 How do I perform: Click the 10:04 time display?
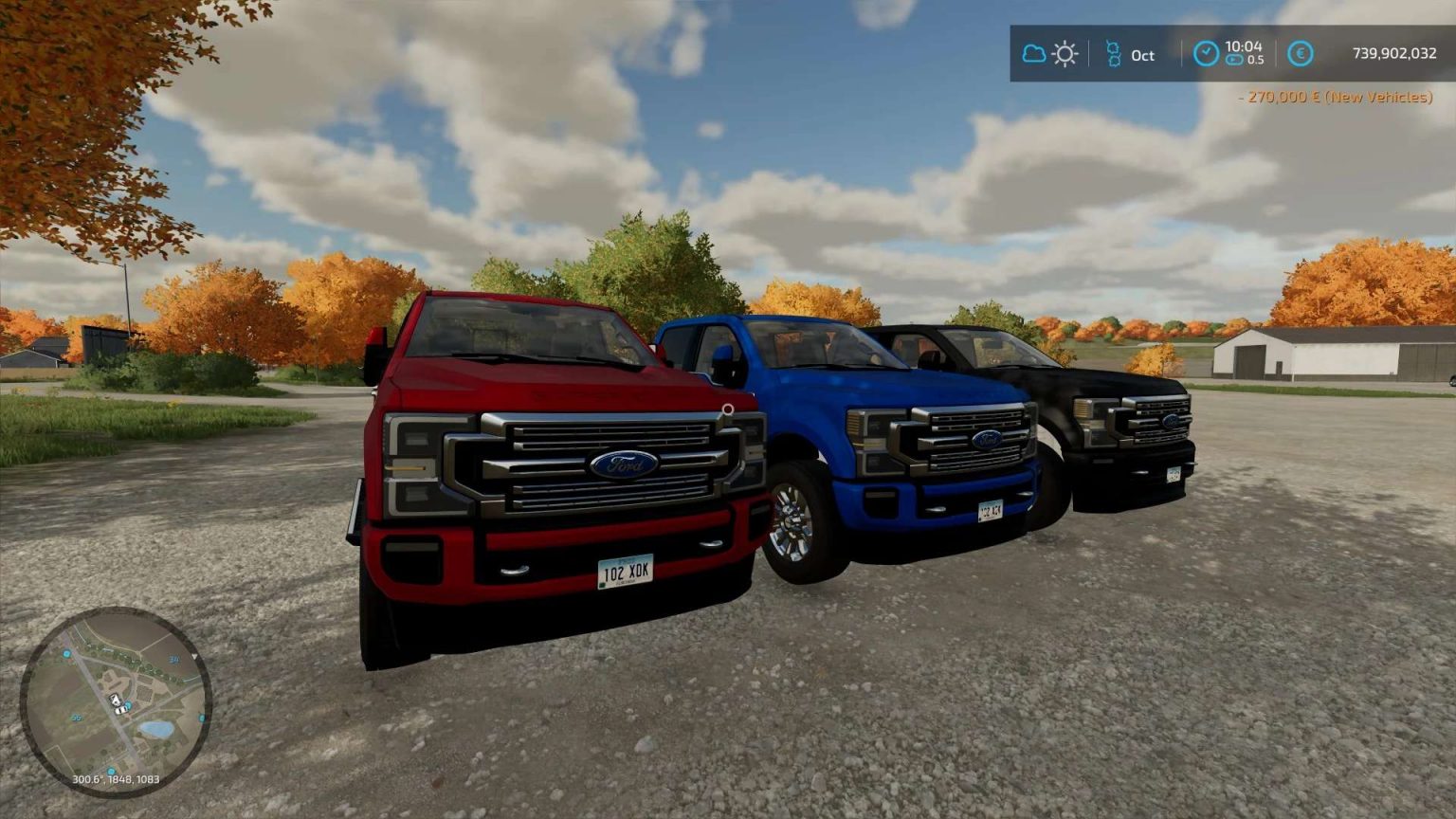point(1244,47)
